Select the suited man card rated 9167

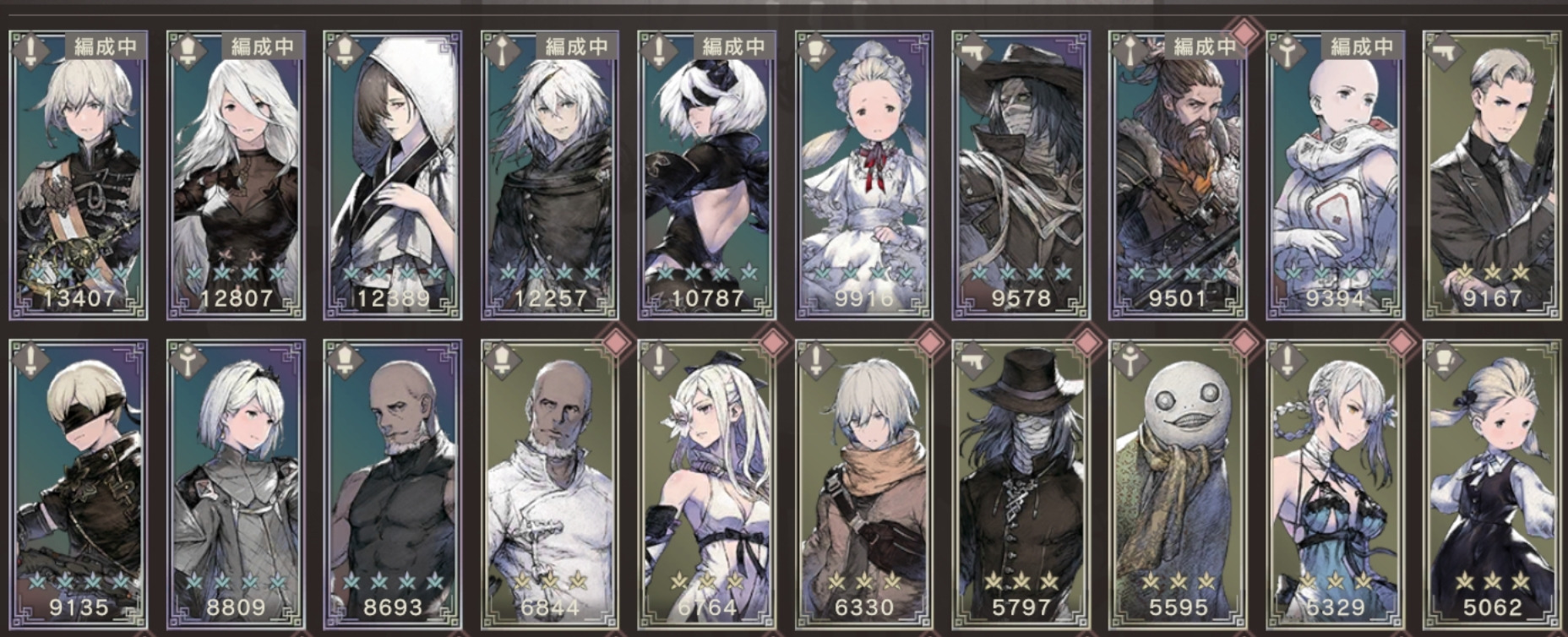(x=1492, y=176)
